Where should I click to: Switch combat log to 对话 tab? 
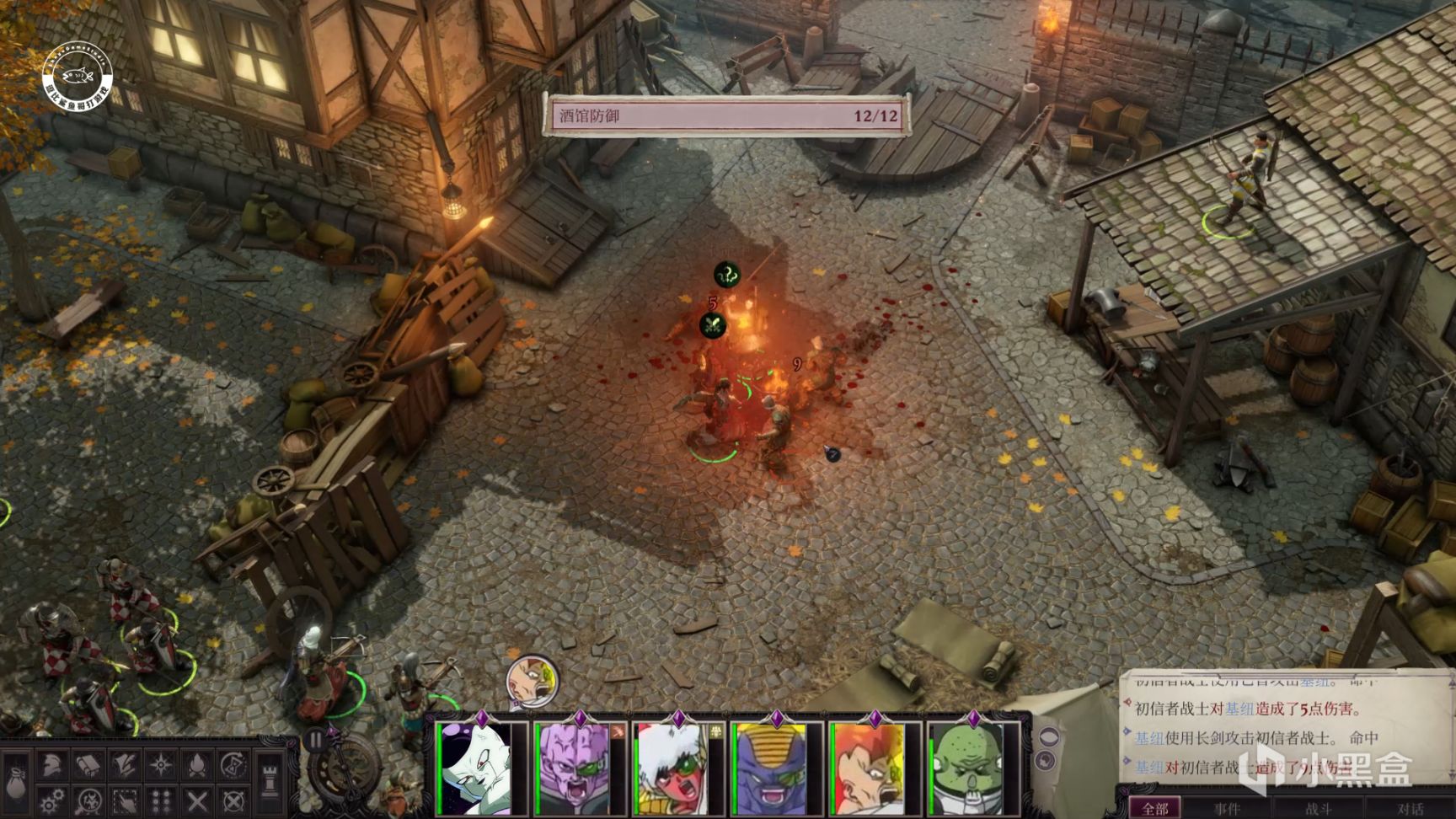tap(1409, 809)
